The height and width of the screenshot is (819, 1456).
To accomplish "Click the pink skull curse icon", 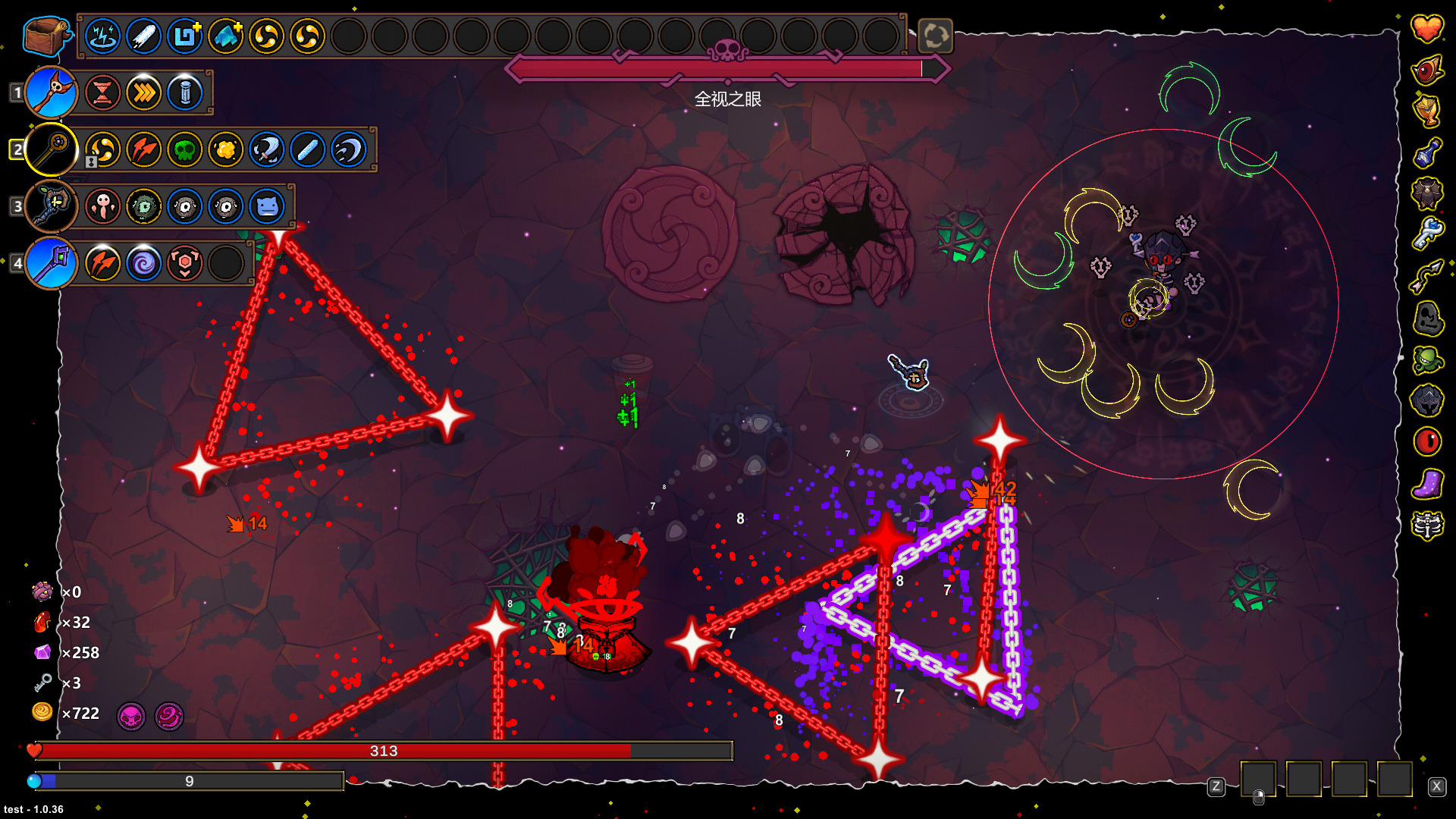I will tap(131, 716).
